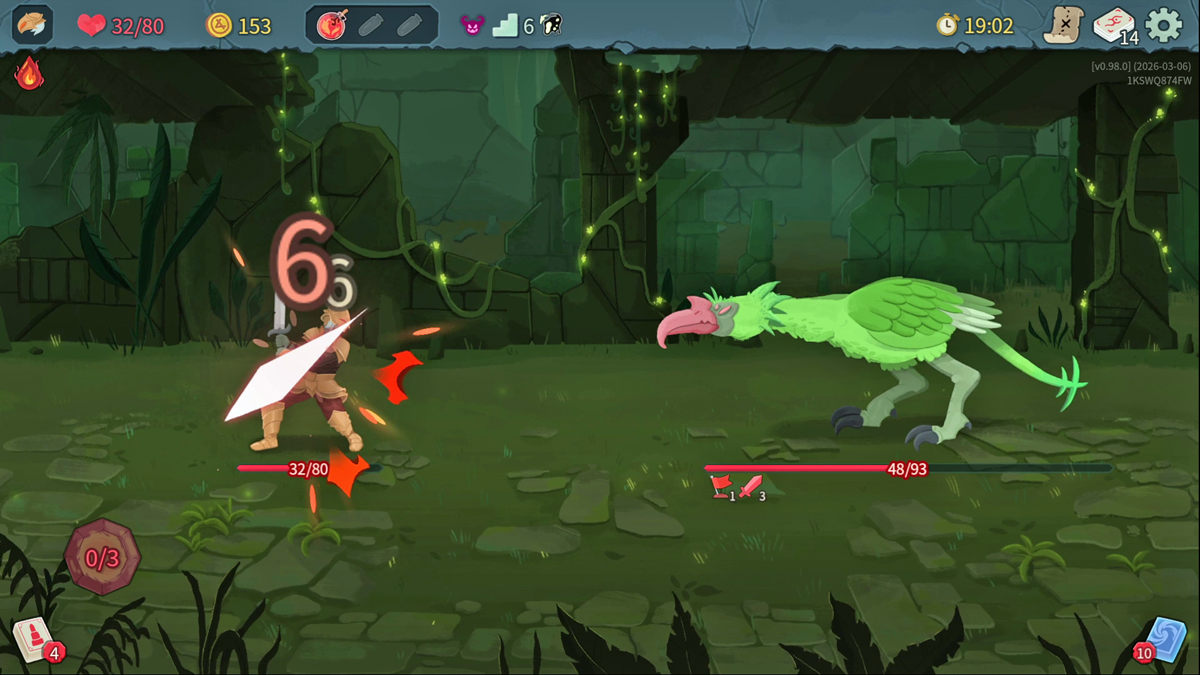Open the draw pile with 4 cards

pyautogui.click(x=32, y=638)
